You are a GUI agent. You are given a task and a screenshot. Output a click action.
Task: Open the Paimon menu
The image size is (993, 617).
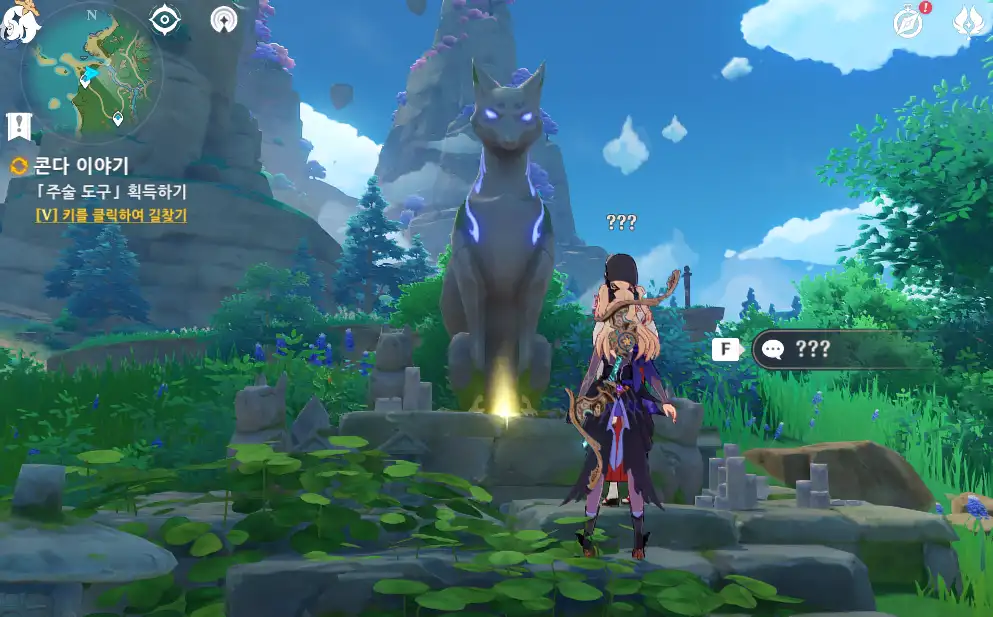click(18, 22)
